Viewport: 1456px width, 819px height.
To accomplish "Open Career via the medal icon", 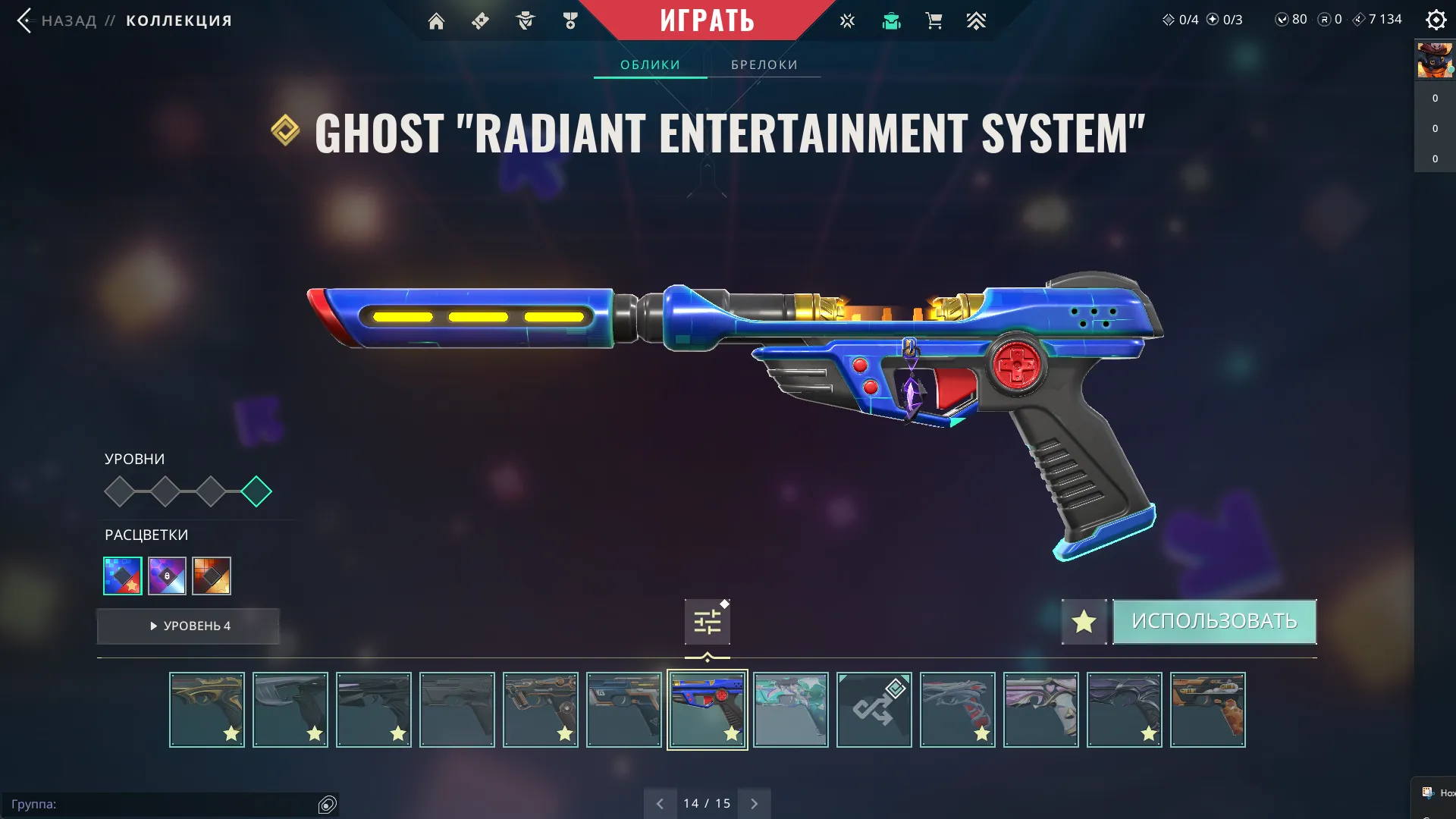I will 570,20.
